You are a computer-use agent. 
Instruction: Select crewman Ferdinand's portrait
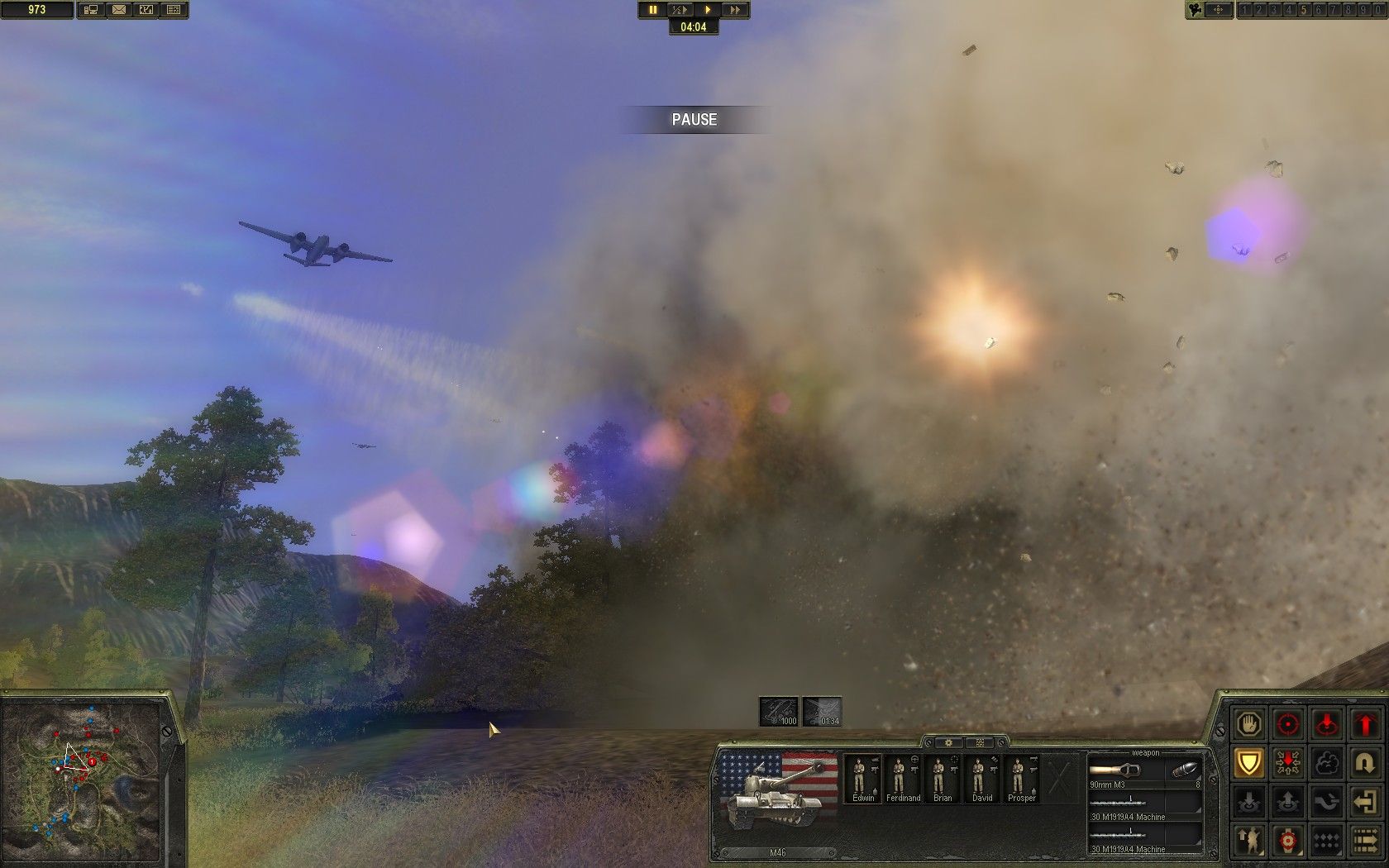pyautogui.click(x=903, y=777)
